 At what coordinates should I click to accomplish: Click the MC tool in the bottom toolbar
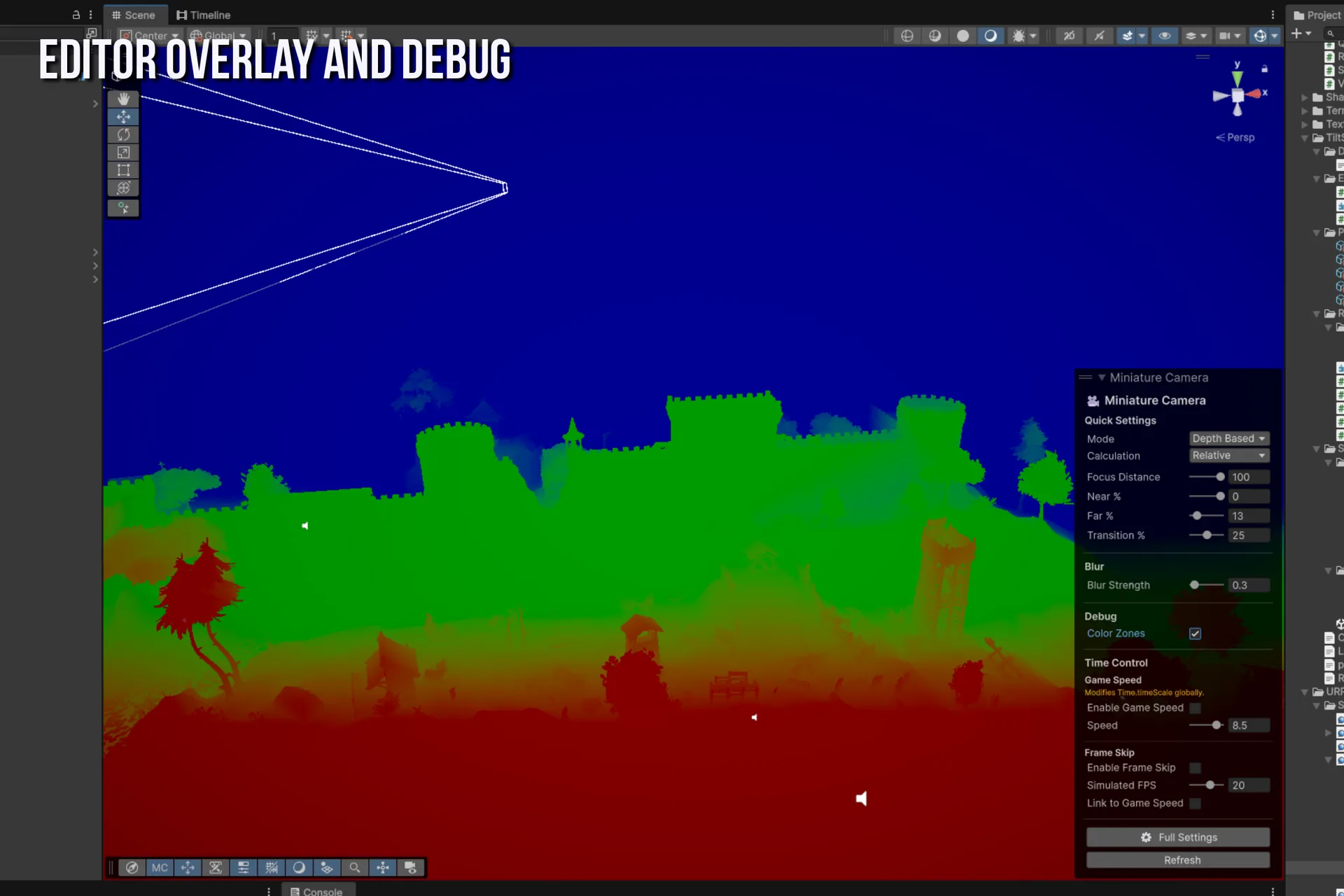pyautogui.click(x=159, y=867)
